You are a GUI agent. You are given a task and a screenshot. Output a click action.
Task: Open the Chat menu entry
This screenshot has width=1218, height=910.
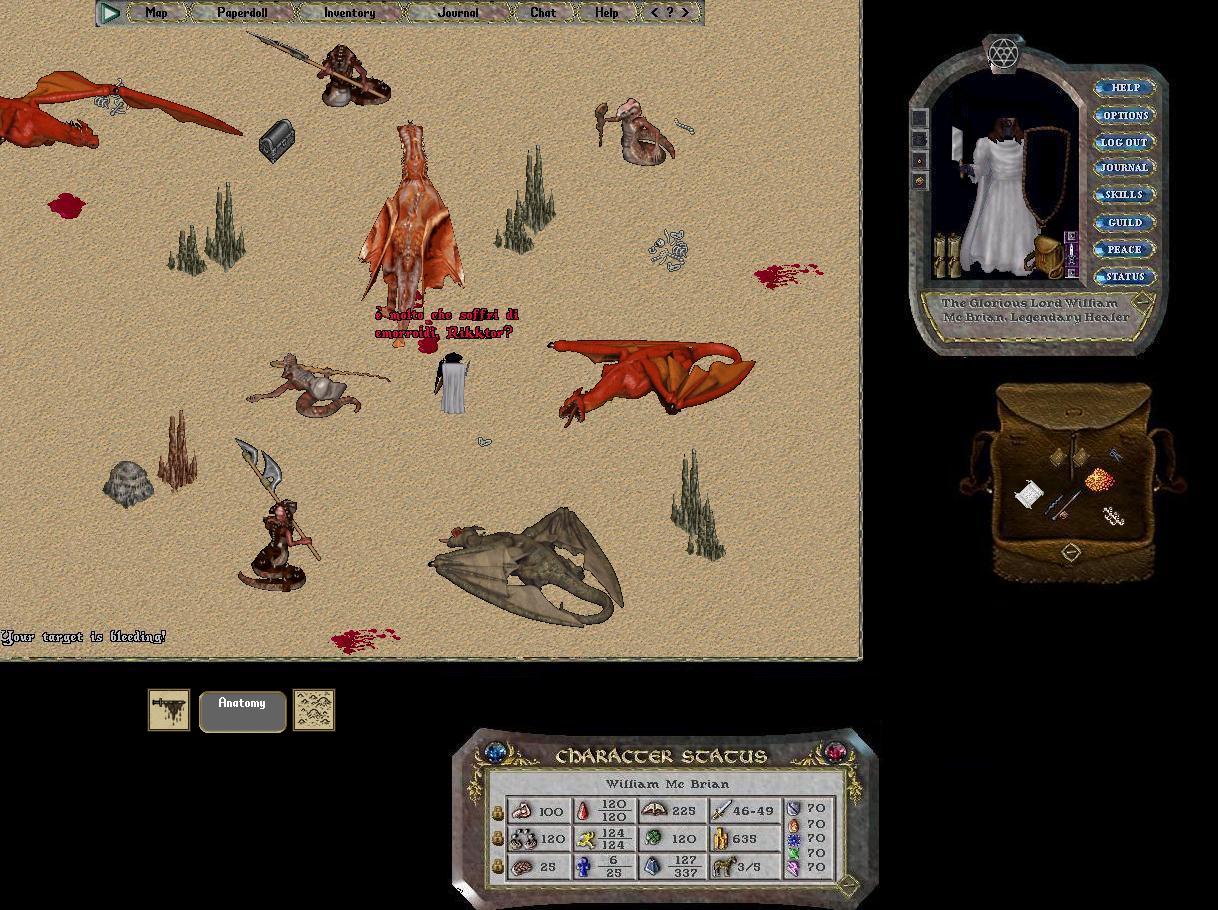(543, 13)
